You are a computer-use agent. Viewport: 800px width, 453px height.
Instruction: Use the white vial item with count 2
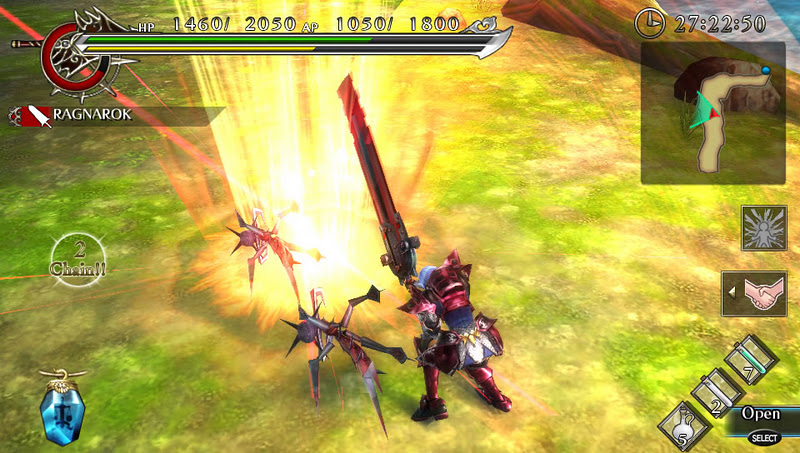click(716, 394)
